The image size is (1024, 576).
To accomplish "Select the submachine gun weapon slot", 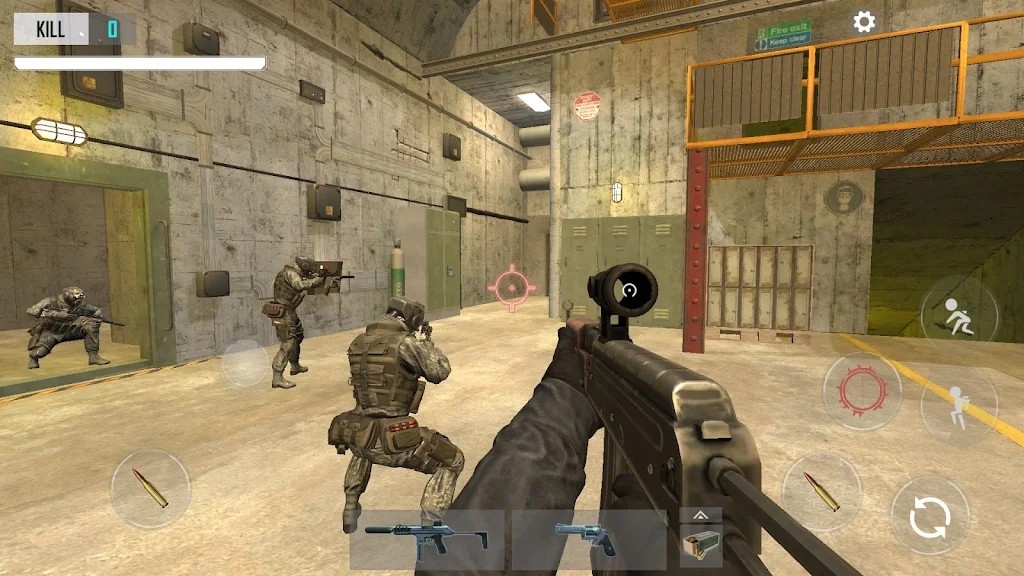I will tap(427, 539).
